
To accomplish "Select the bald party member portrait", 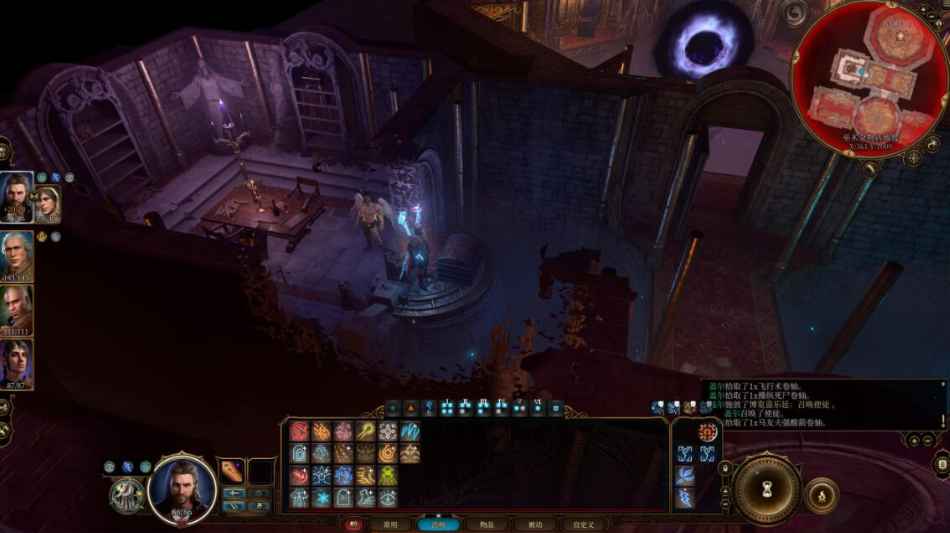I will pos(17,308).
